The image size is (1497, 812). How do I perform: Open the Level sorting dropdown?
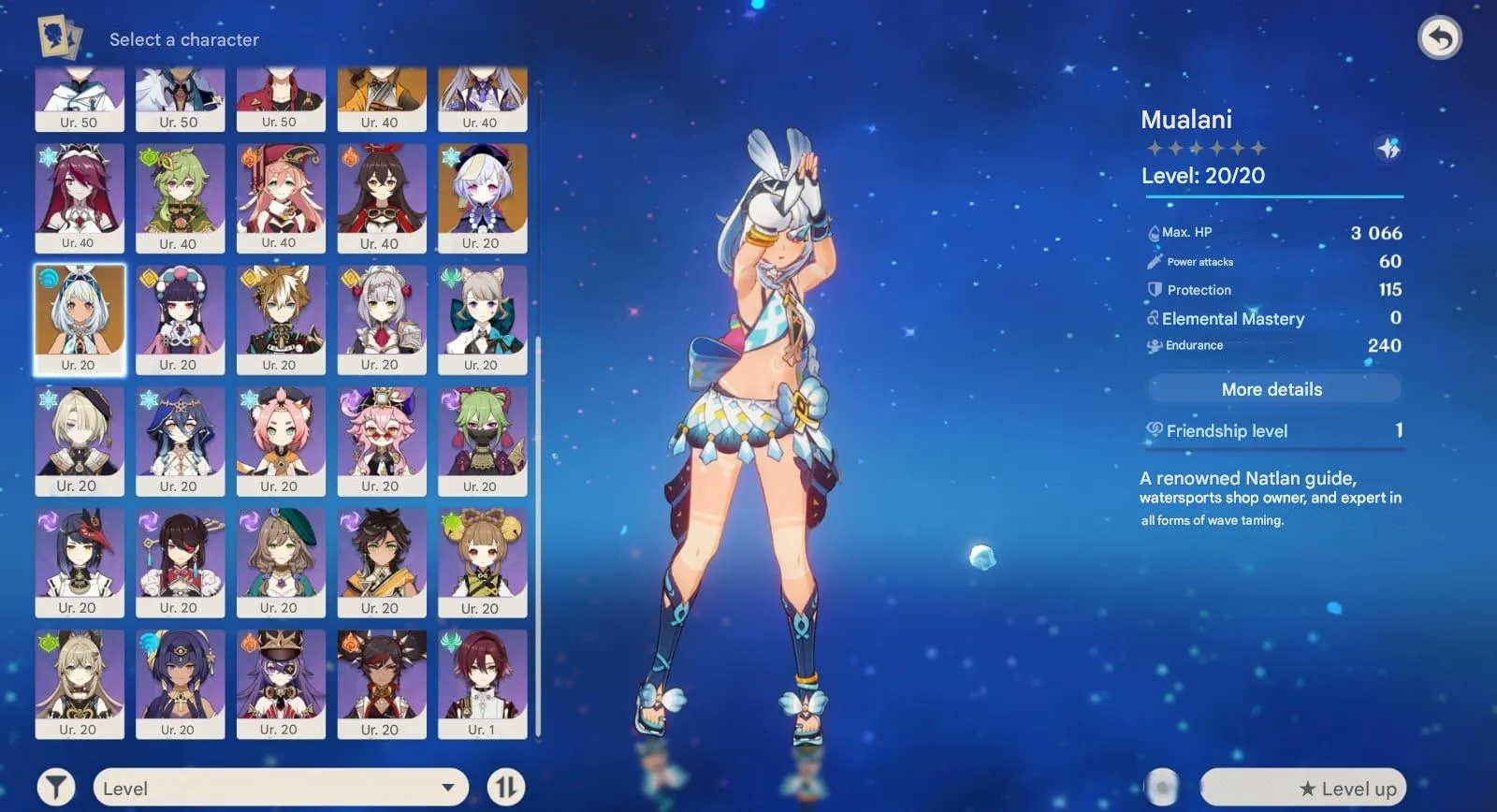point(281,788)
